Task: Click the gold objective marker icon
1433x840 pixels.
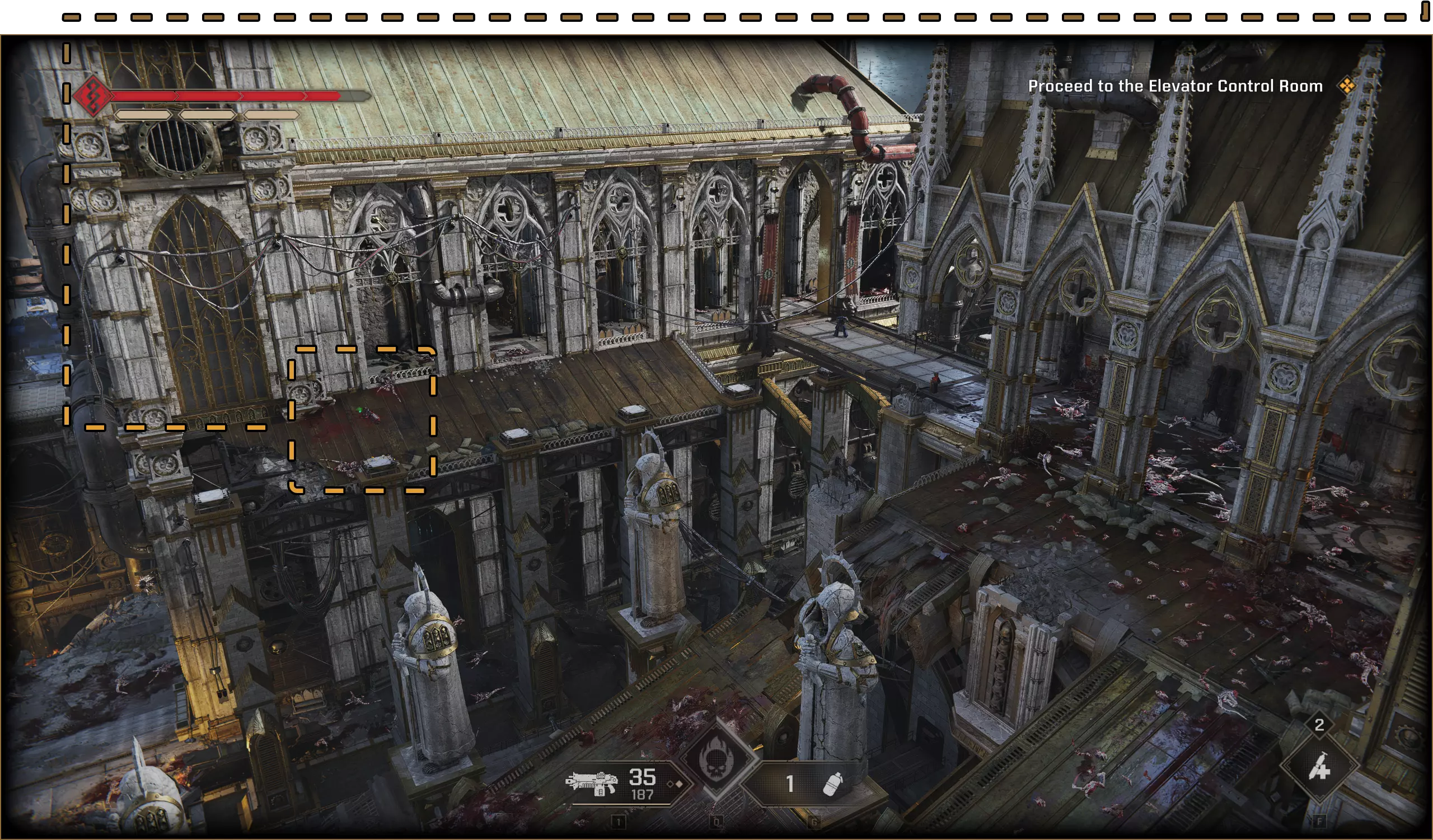Action: [1347, 86]
